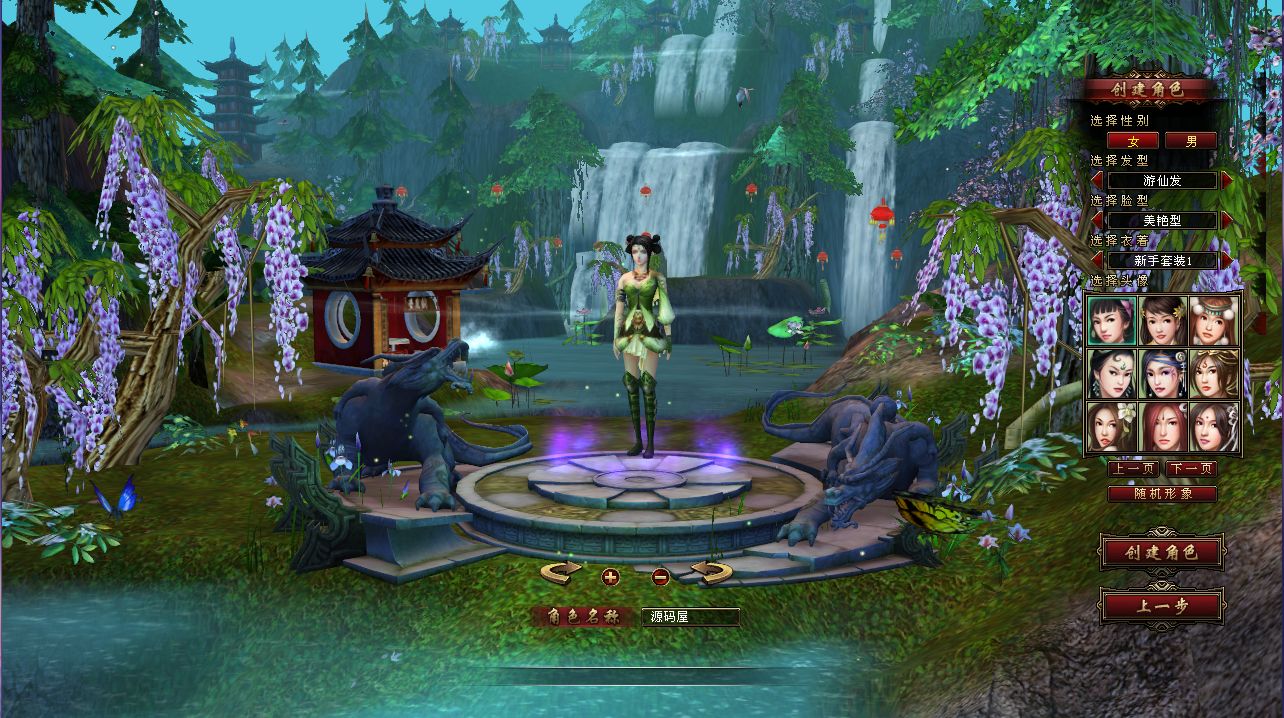Select the 女 (female) gender button
This screenshot has height=718, width=1284.
click(x=1133, y=141)
